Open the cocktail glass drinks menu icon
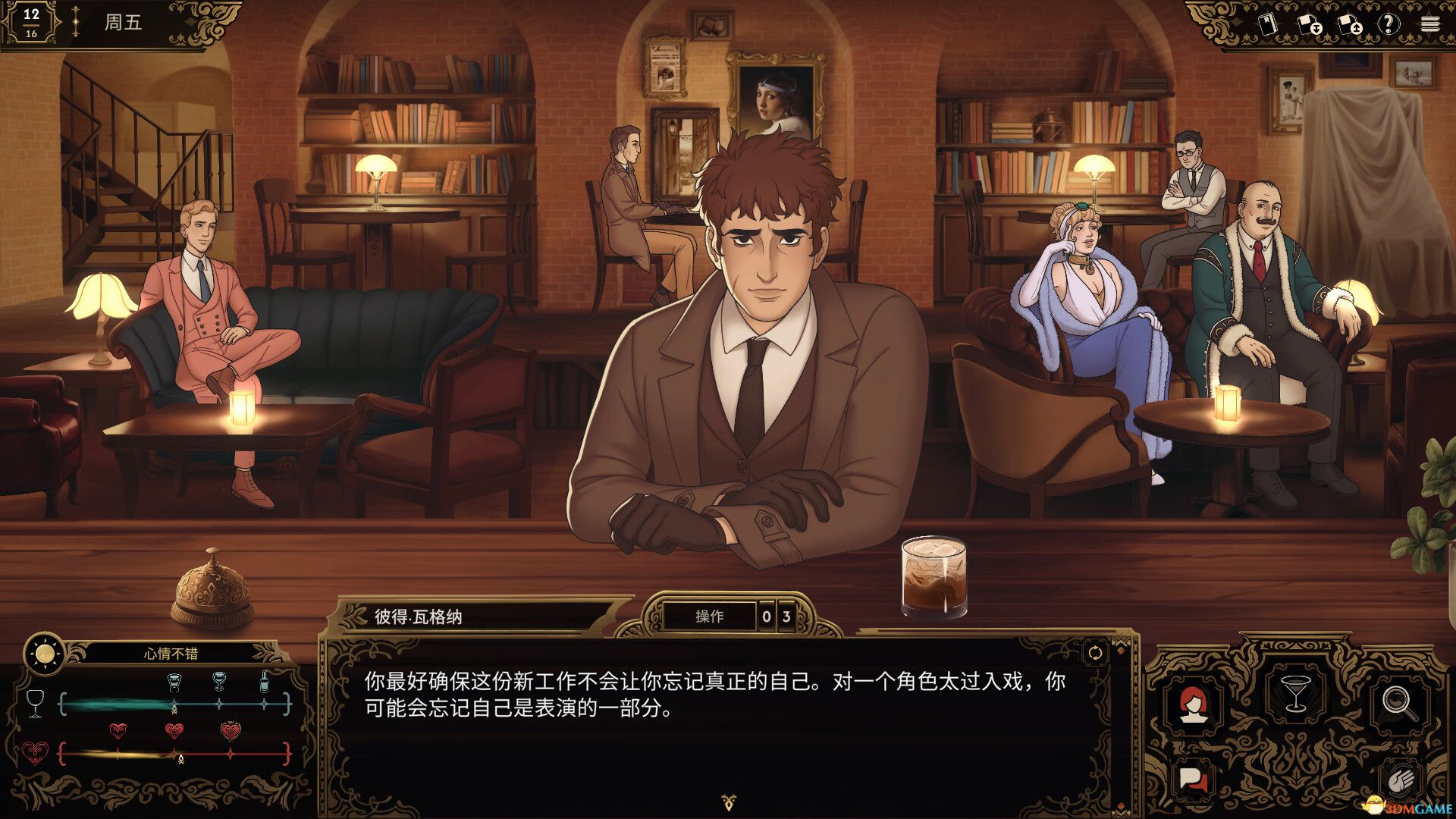The height and width of the screenshot is (819, 1456). 1296,692
